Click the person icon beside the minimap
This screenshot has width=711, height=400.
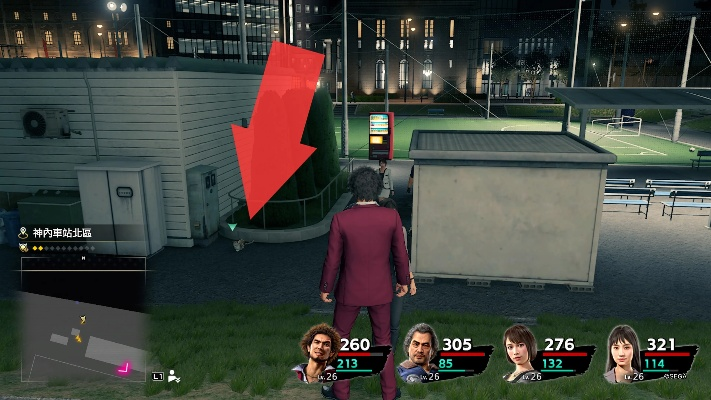[x=174, y=377]
